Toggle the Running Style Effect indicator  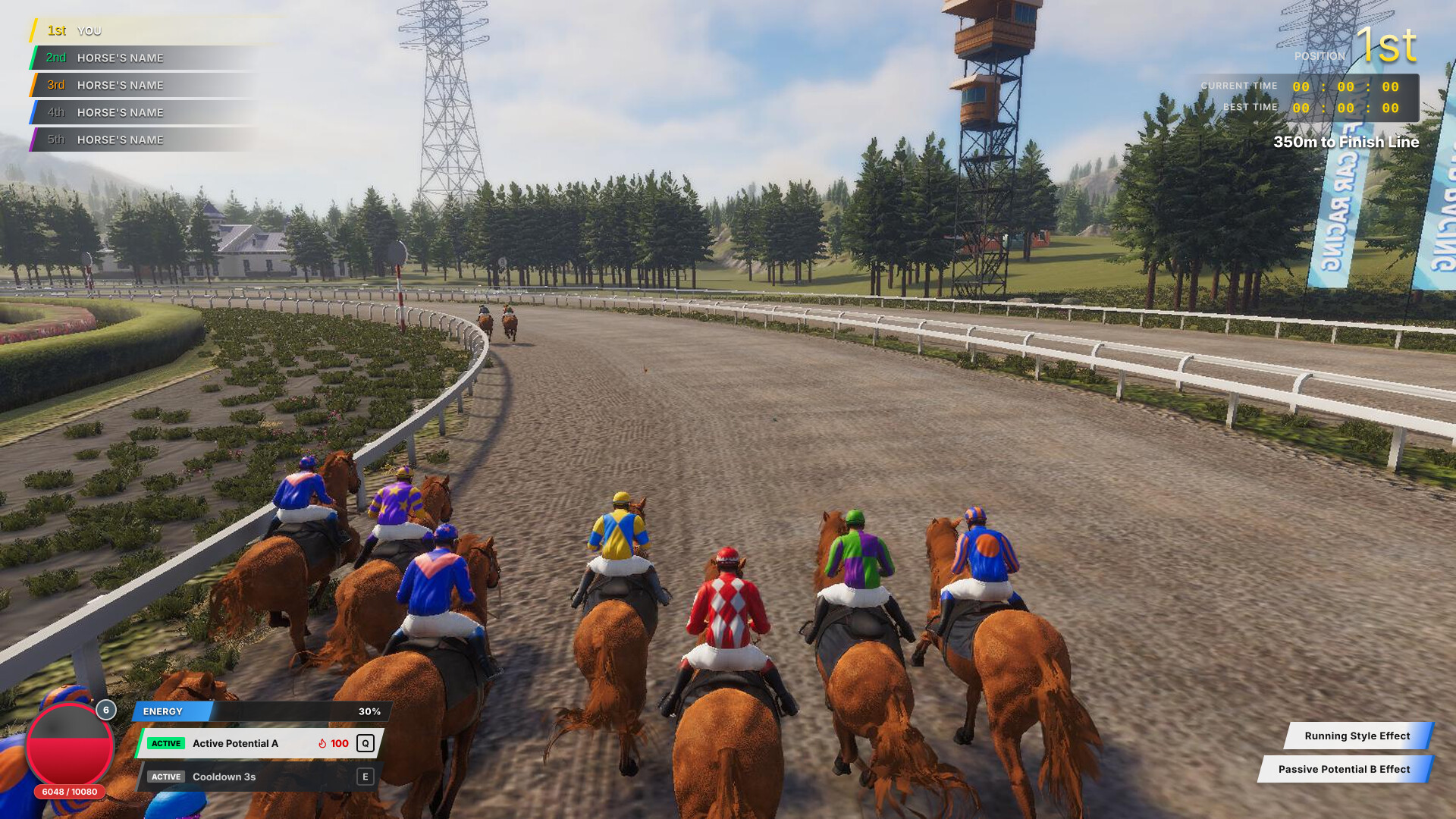pos(1356,736)
